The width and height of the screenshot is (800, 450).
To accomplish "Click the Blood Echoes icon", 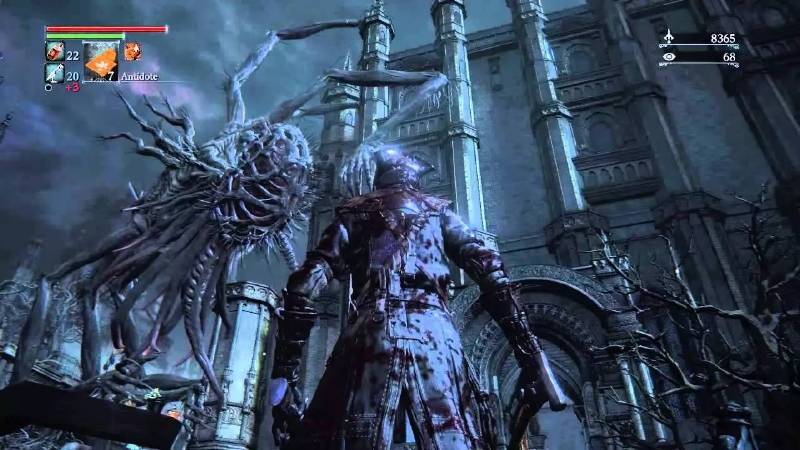I will tap(670, 38).
